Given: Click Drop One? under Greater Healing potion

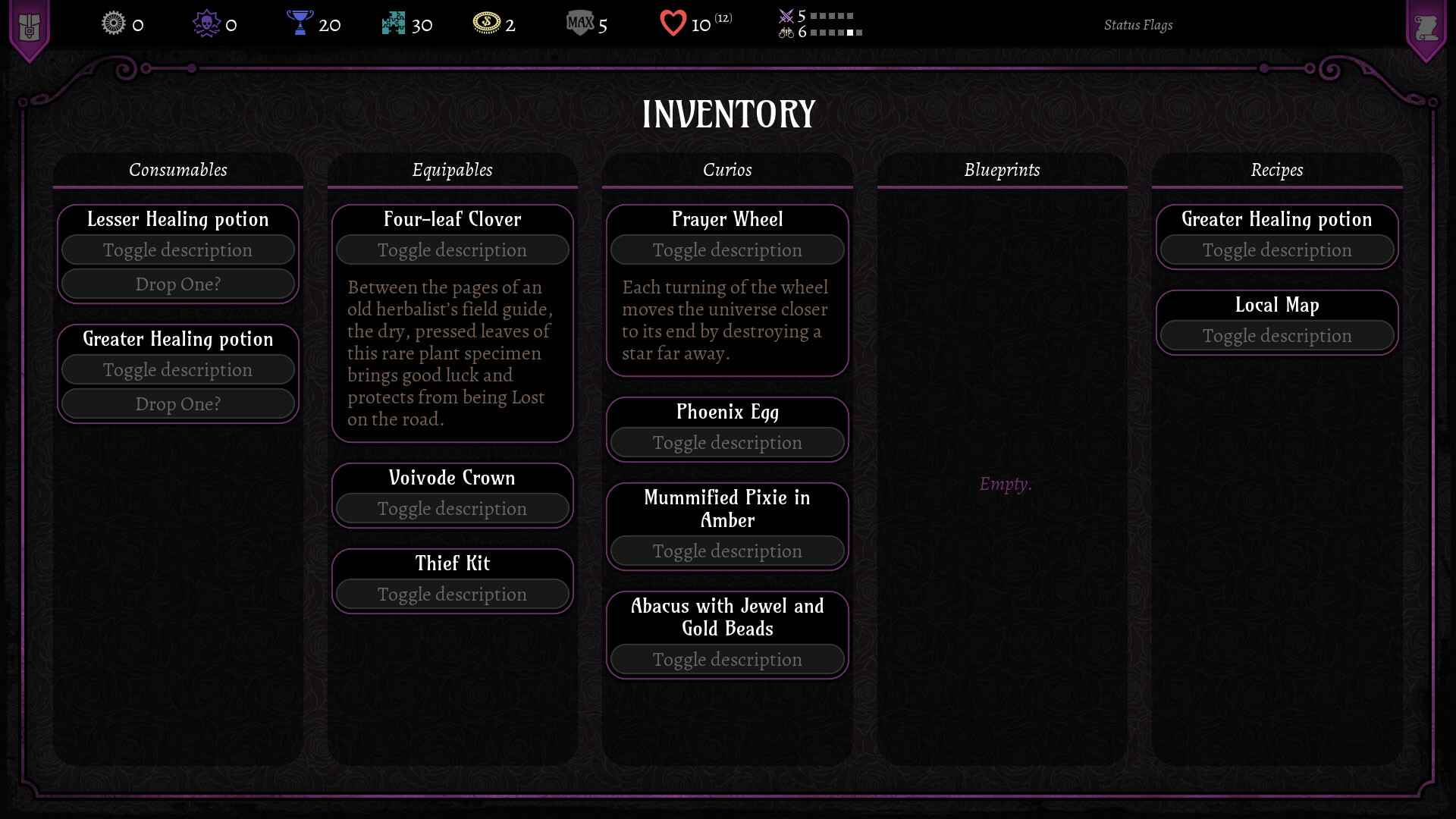Looking at the screenshot, I should (x=177, y=403).
